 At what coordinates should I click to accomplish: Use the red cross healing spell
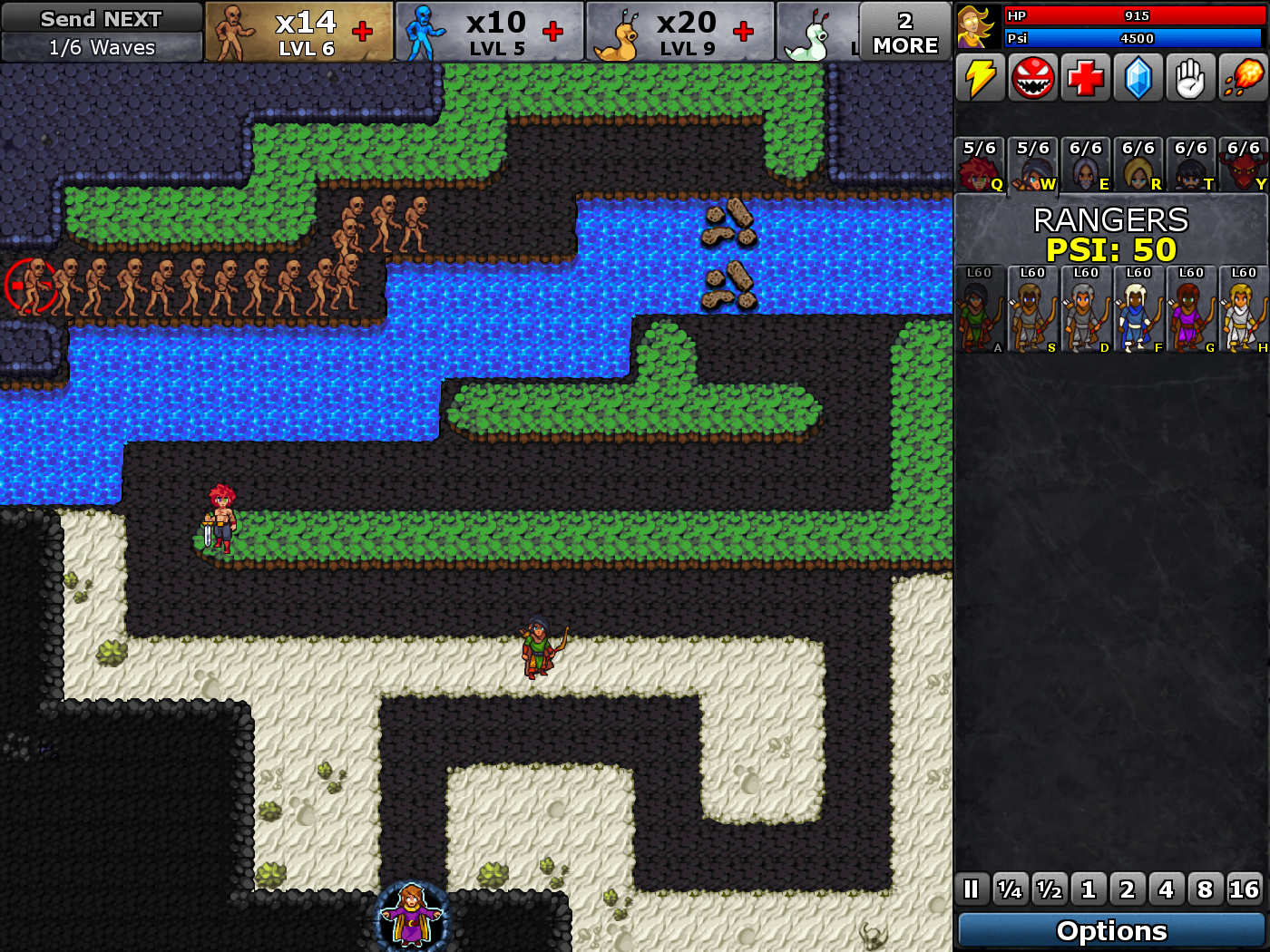1085,78
